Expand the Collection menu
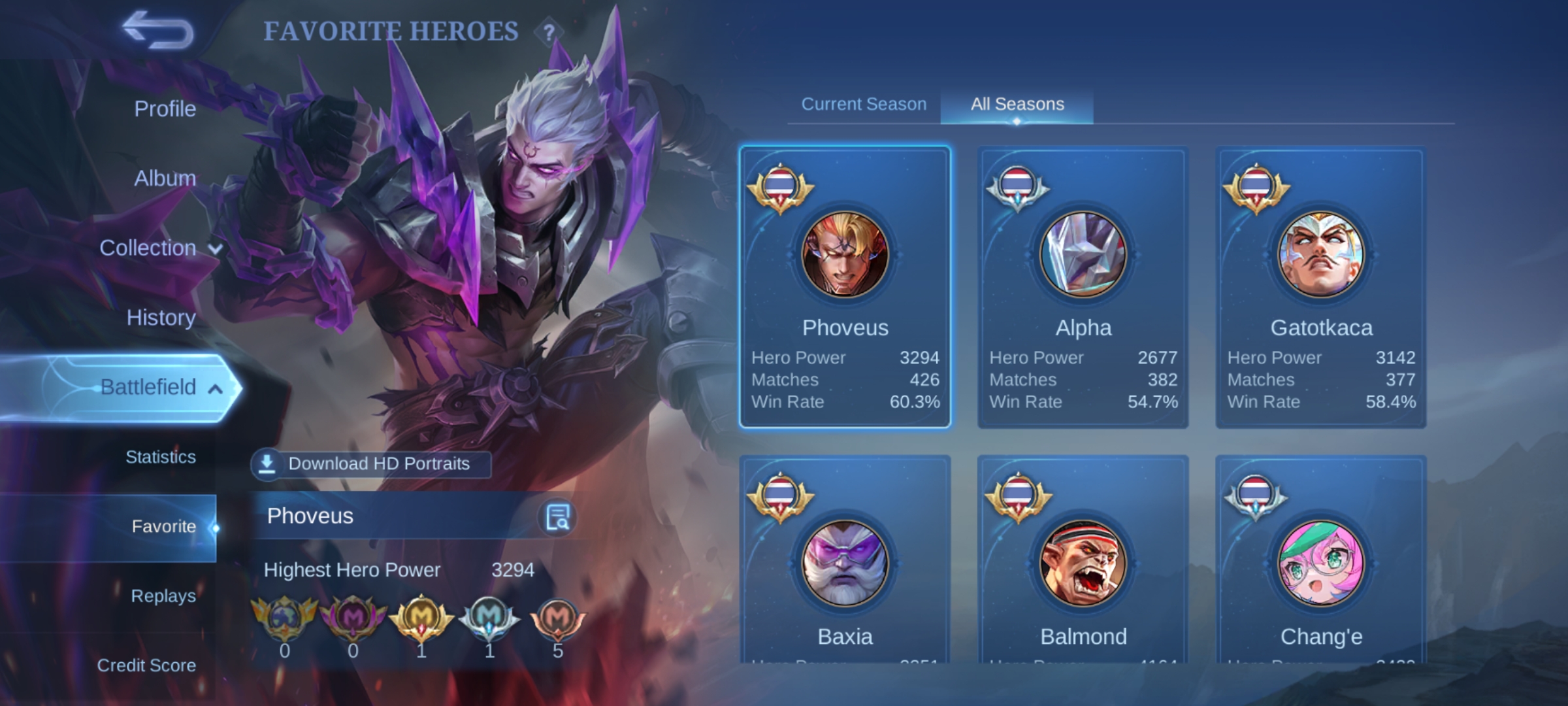 pos(160,248)
